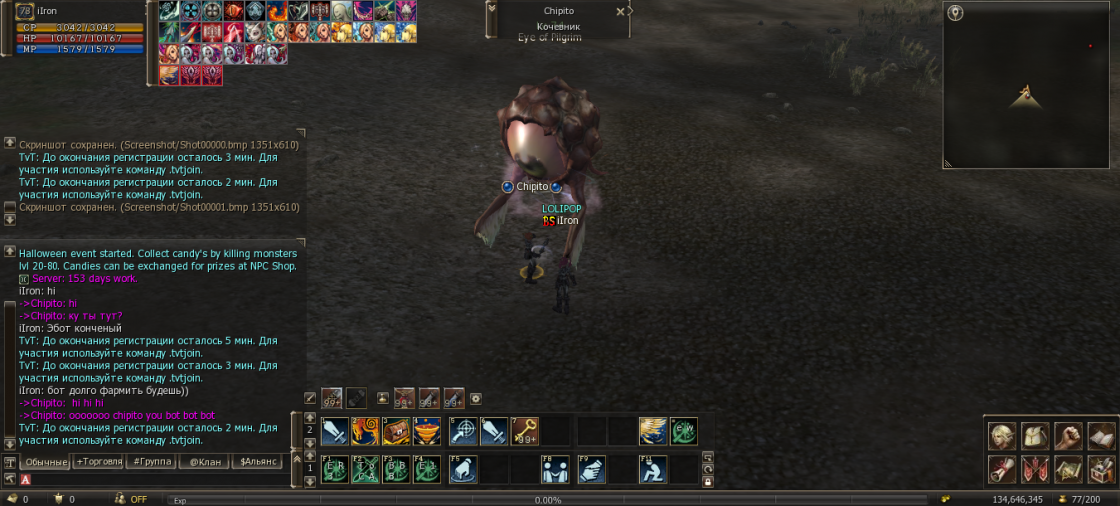Open the clan banners icon
Screen dimensions: 1120x506
pyautogui.click(x=1036, y=469)
